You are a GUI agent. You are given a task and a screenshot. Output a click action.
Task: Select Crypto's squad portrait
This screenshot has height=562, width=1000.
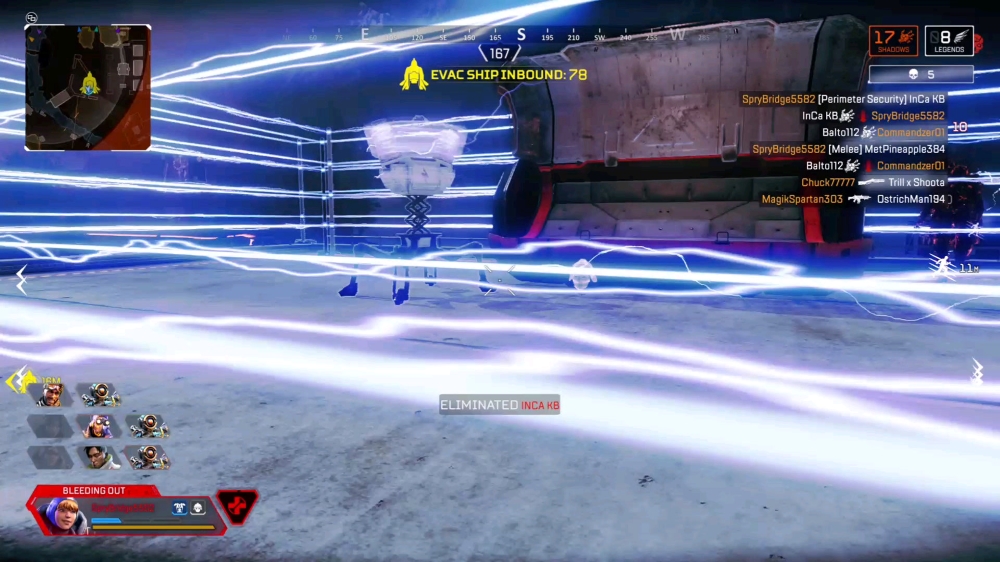click(98, 458)
